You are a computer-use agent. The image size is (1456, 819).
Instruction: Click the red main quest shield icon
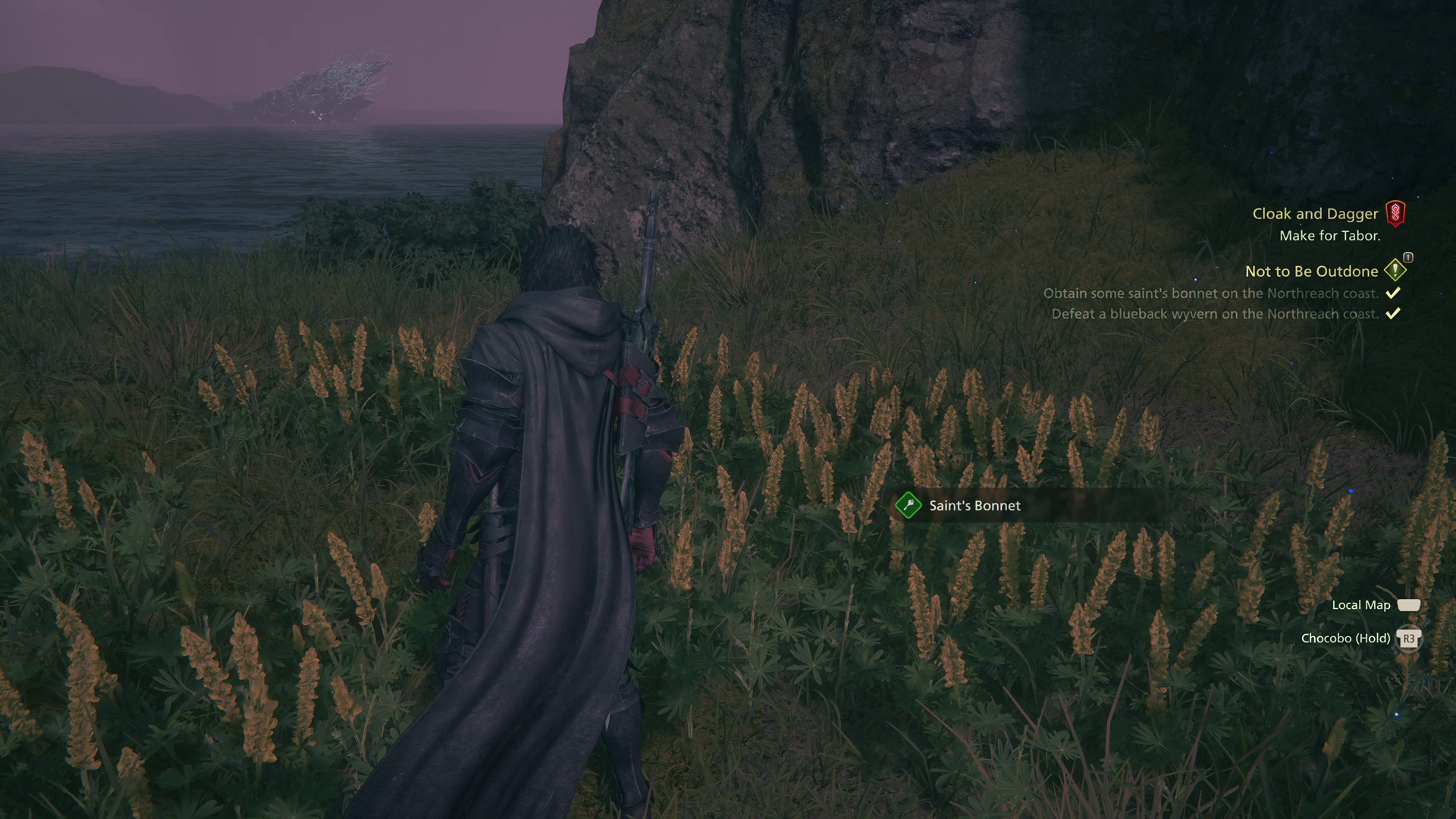pos(1395,213)
